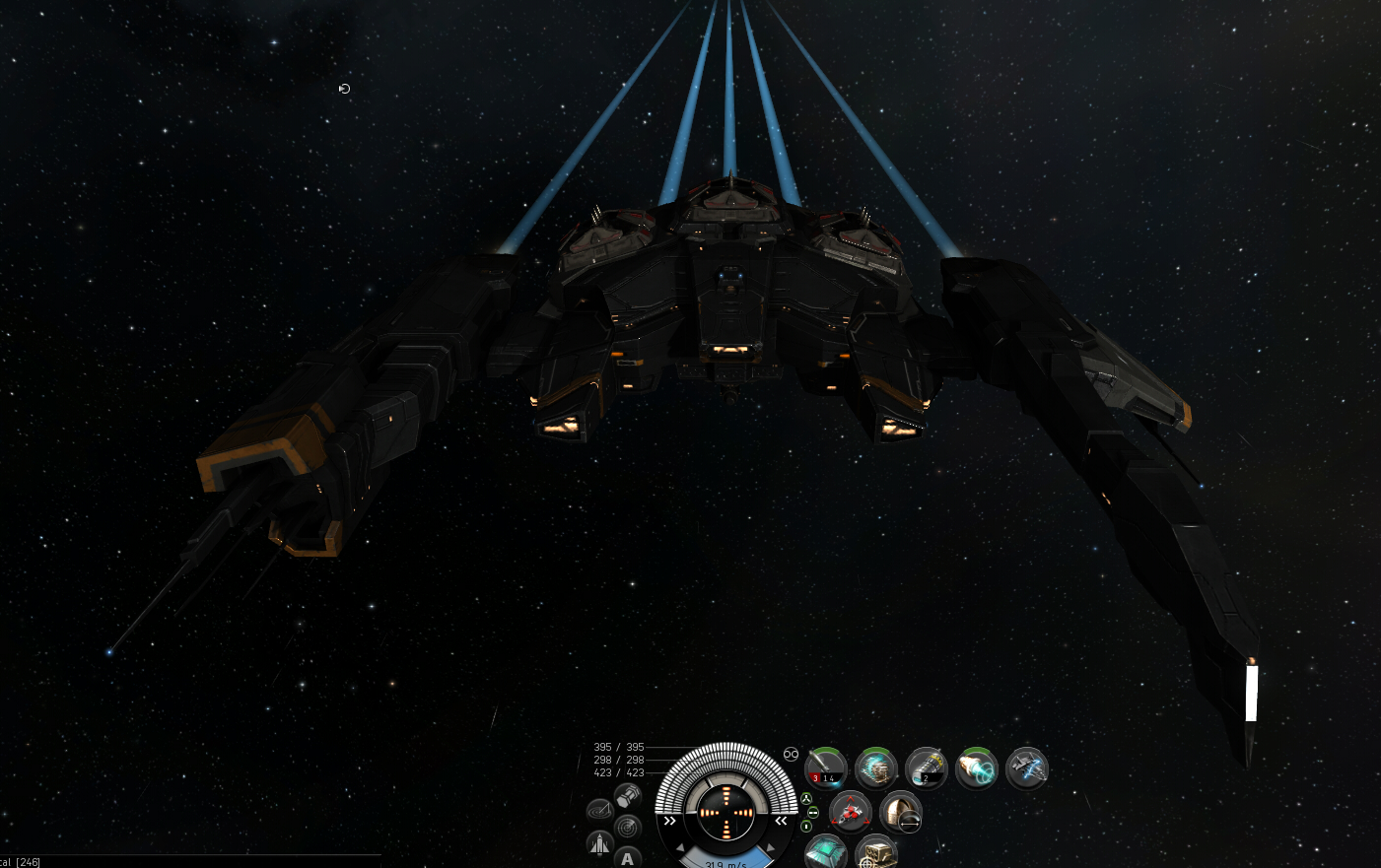Screen dimensions: 1381x868
Task: Expand the right HUD double-arrow chevron
Action: pos(782,820)
